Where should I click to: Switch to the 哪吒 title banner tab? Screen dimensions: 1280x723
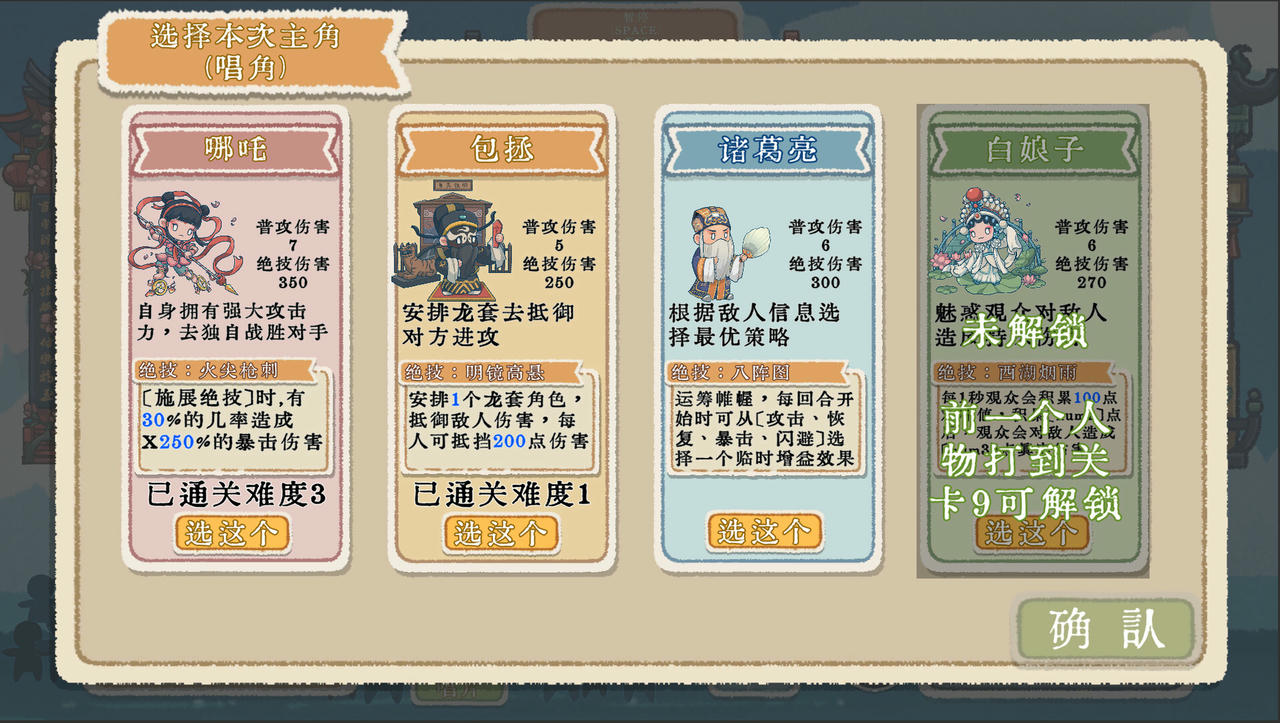click(x=233, y=146)
